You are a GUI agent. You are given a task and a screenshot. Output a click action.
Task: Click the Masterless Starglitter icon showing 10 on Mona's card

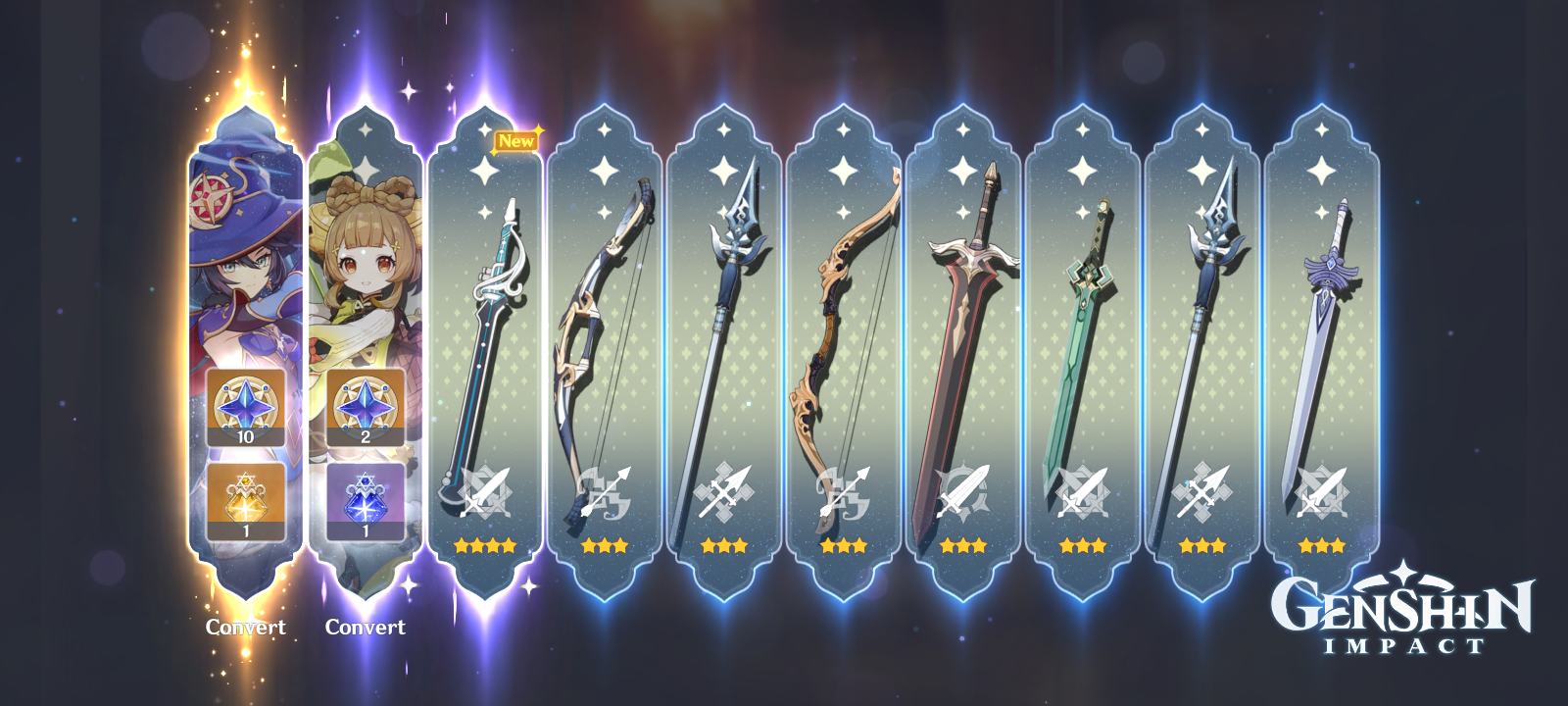pos(244,404)
